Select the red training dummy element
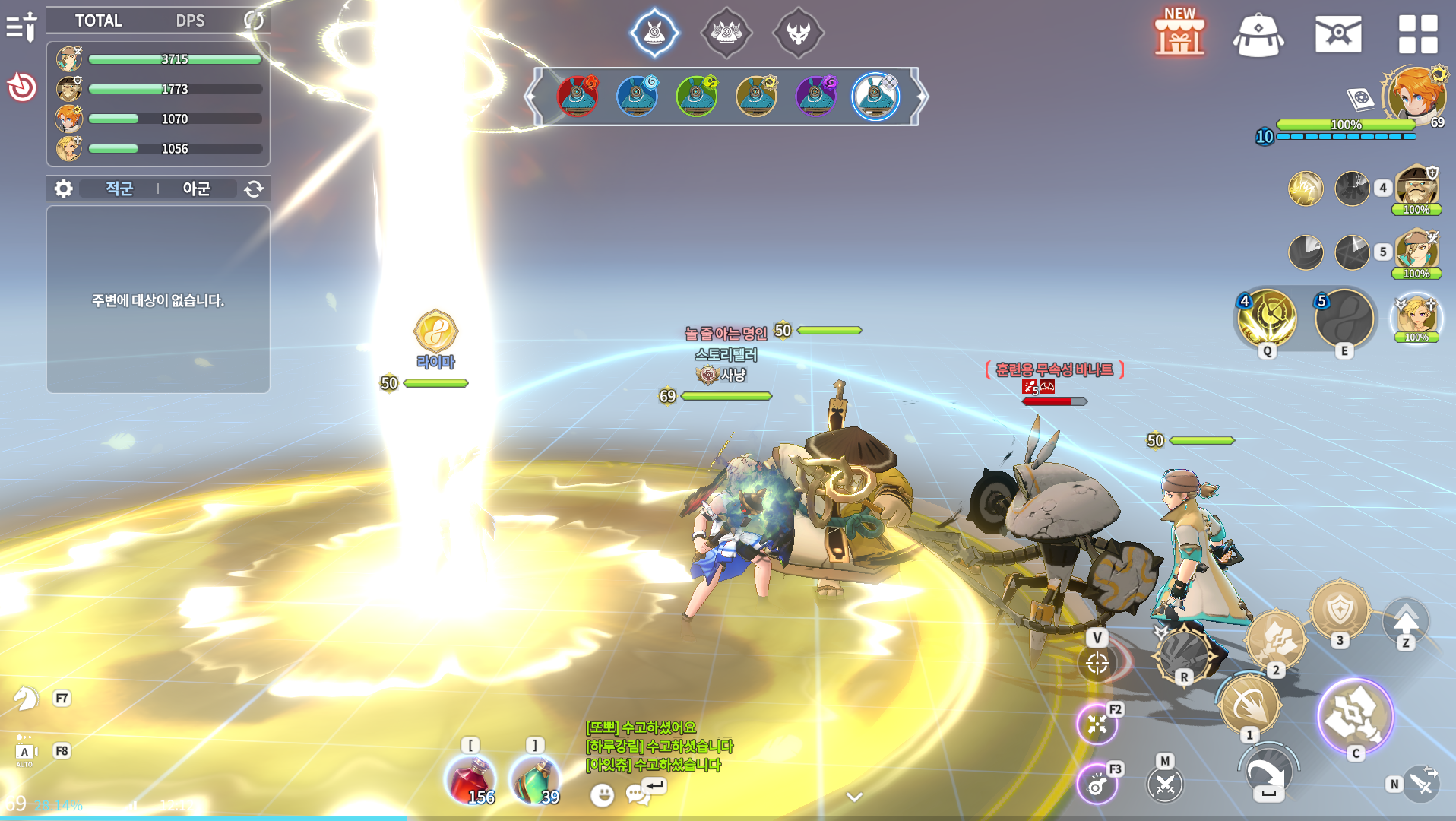Screen dimensions: 1456x821 click(x=578, y=97)
